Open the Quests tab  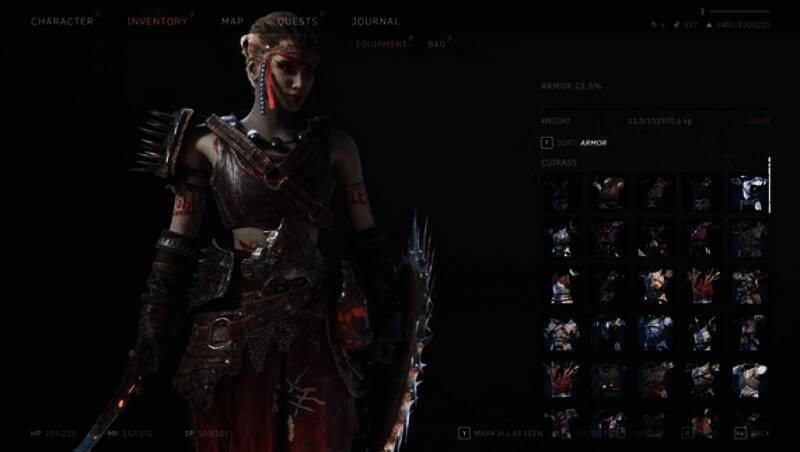coord(297,21)
